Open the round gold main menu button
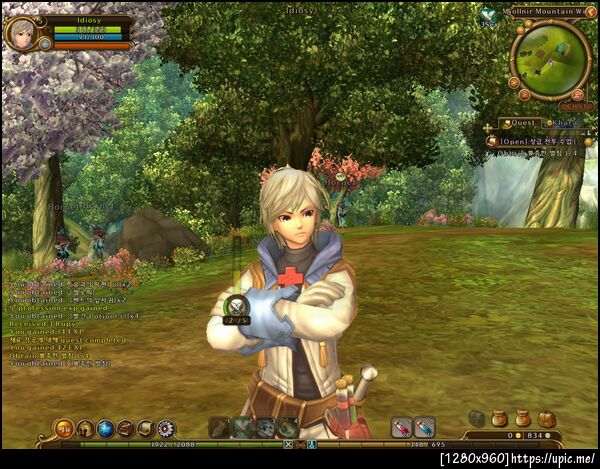Image resolution: width=600 pixels, height=469 pixels. click(64, 429)
